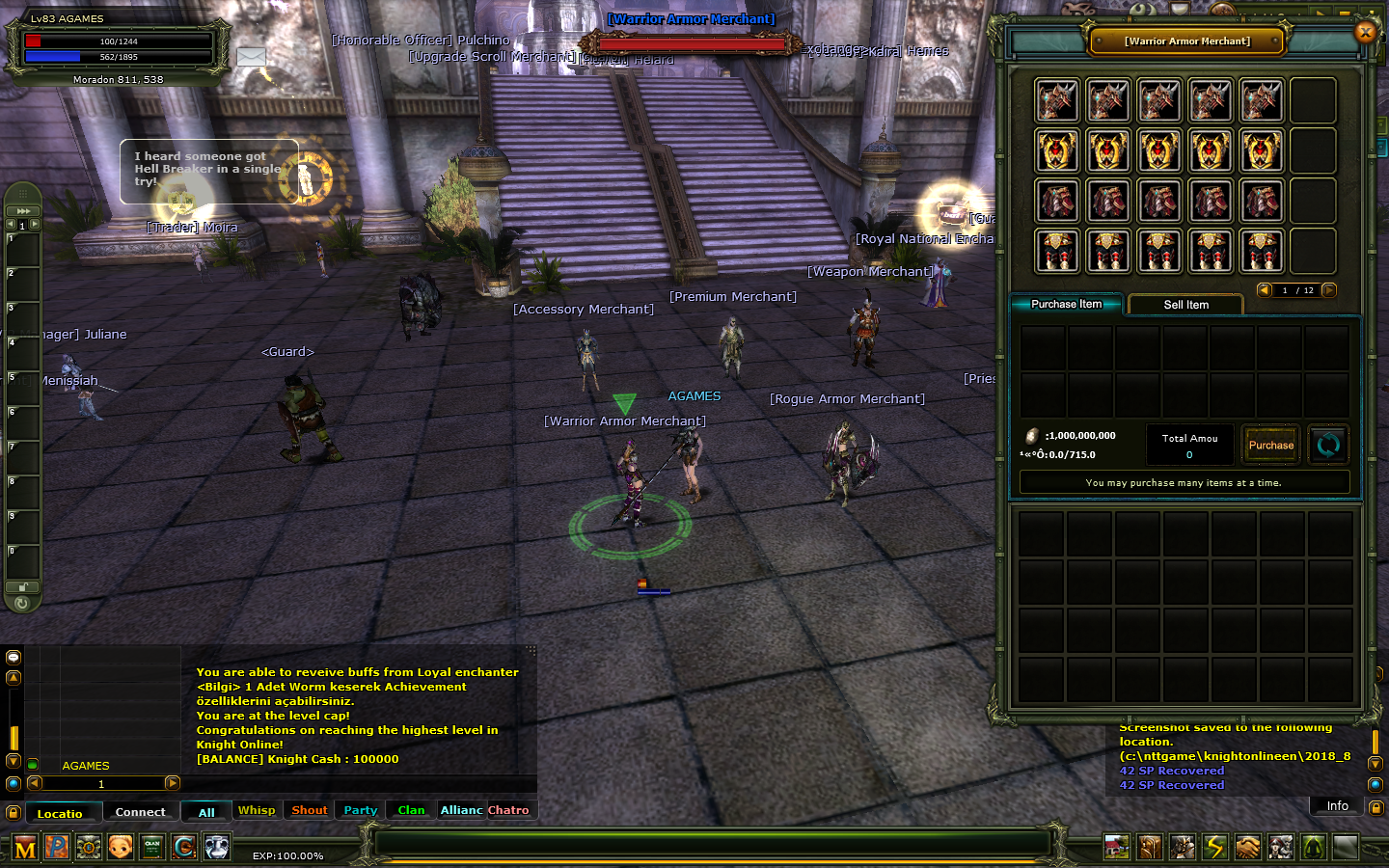Click the blue P icon
The height and width of the screenshot is (868, 1389).
57,848
